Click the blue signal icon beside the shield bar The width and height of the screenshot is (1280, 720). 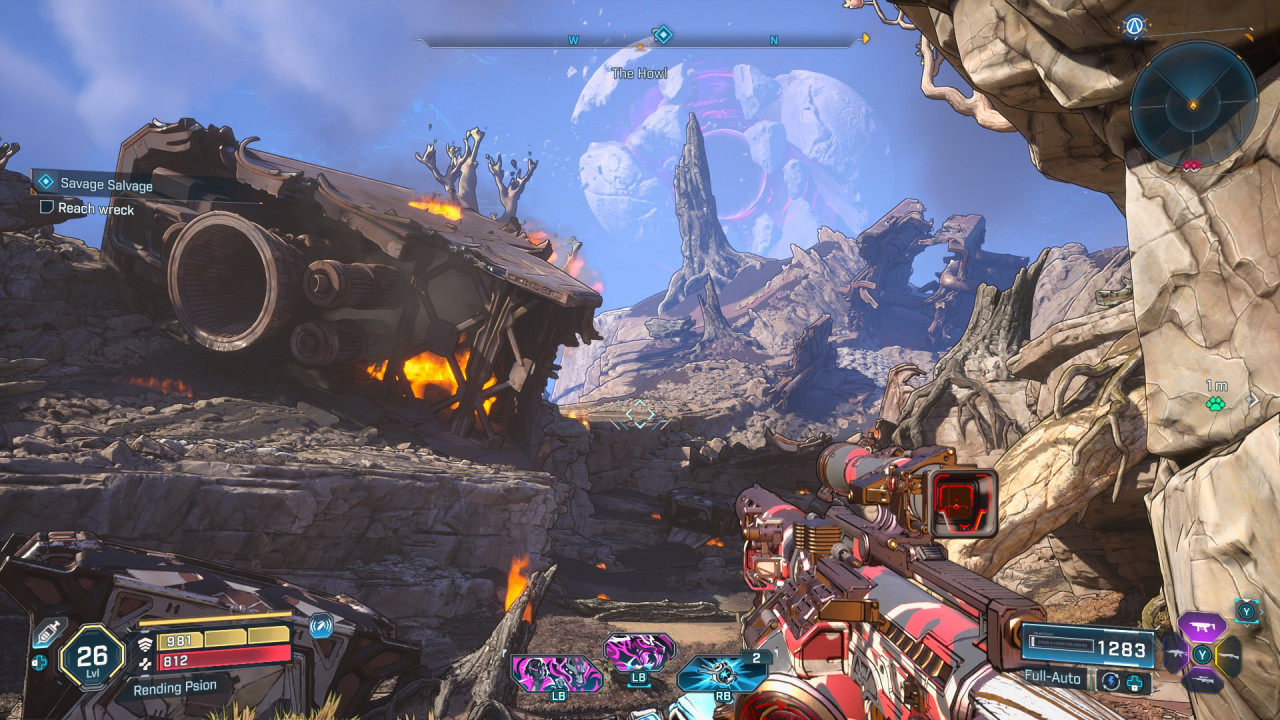[x=320, y=626]
